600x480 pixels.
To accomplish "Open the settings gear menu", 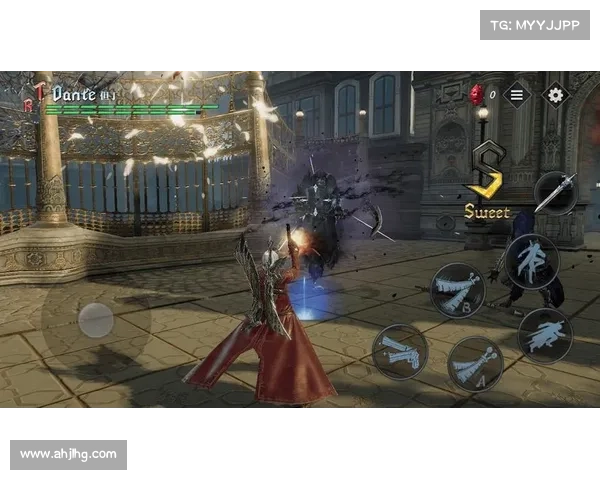I will coord(556,95).
